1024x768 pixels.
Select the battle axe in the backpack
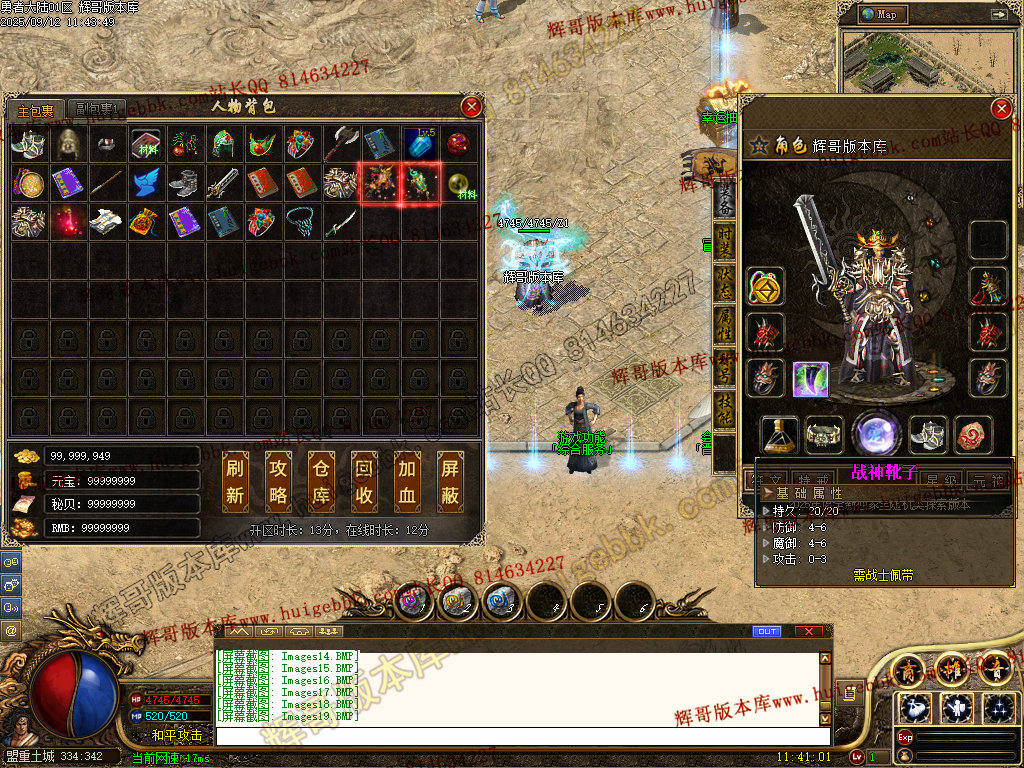342,143
